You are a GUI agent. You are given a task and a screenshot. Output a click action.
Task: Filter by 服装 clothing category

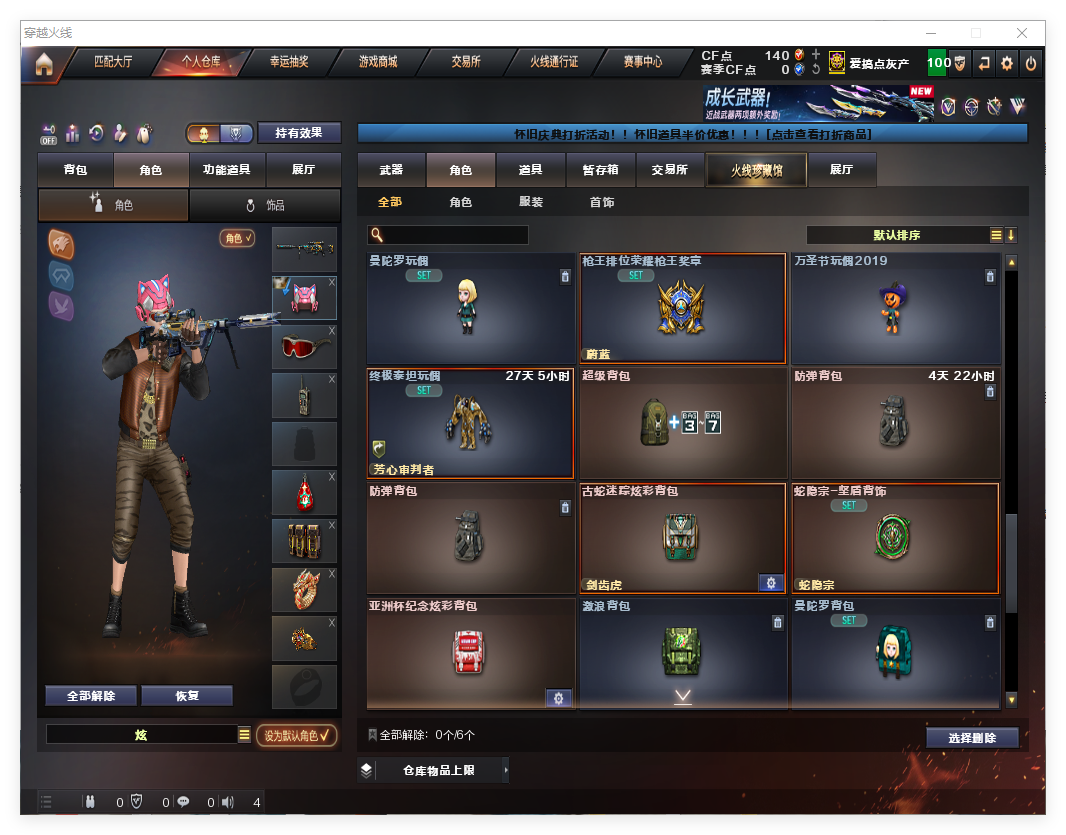tap(531, 202)
